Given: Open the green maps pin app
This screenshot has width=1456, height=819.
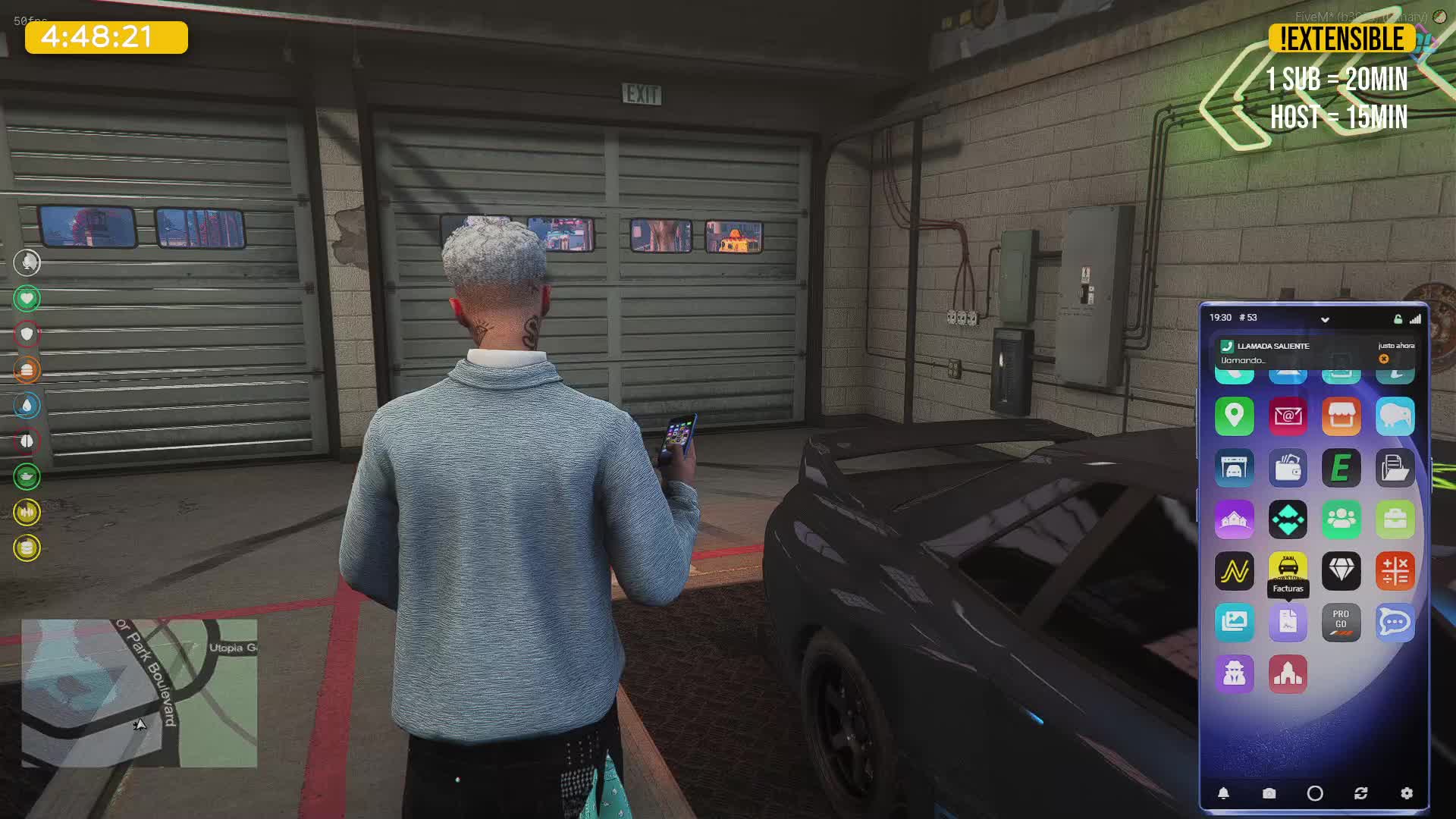Looking at the screenshot, I should (x=1234, y=416).
